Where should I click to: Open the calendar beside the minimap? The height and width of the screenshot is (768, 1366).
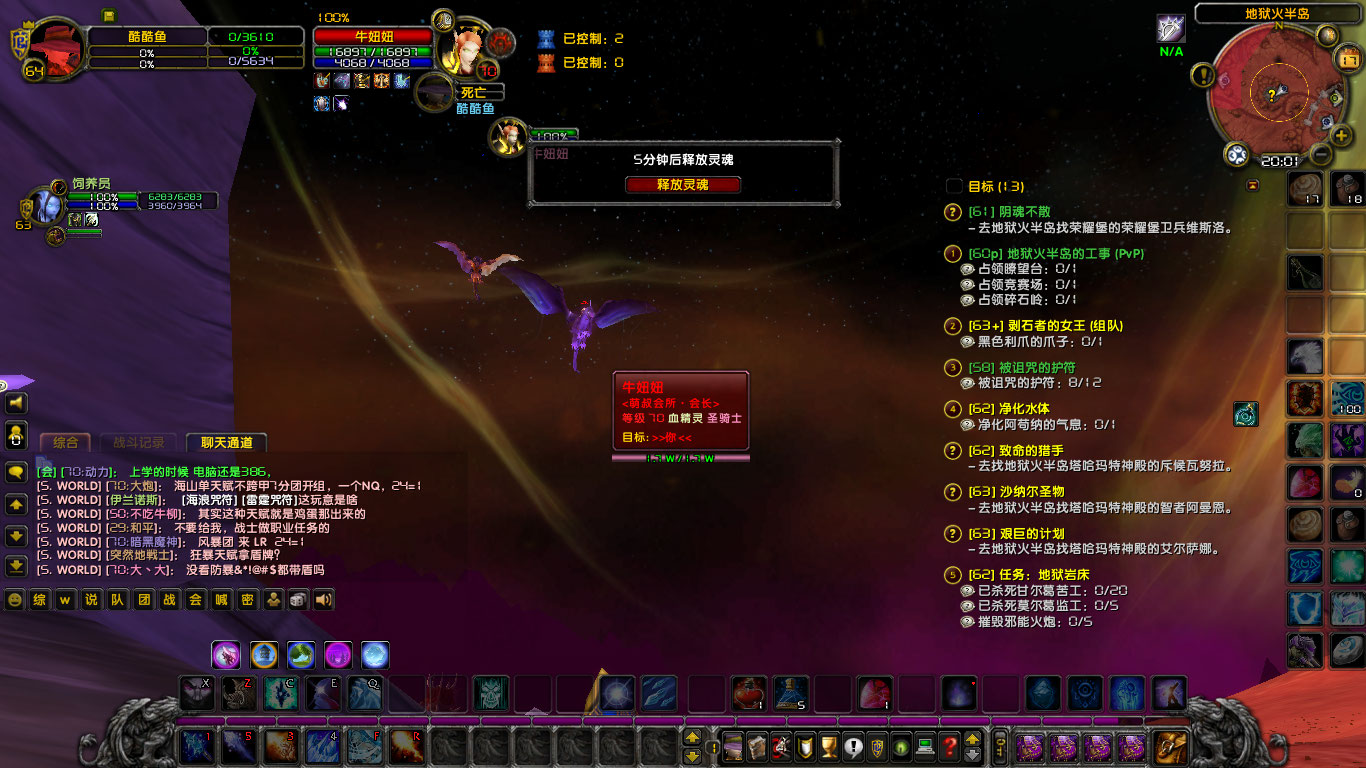pos(1347,58)
